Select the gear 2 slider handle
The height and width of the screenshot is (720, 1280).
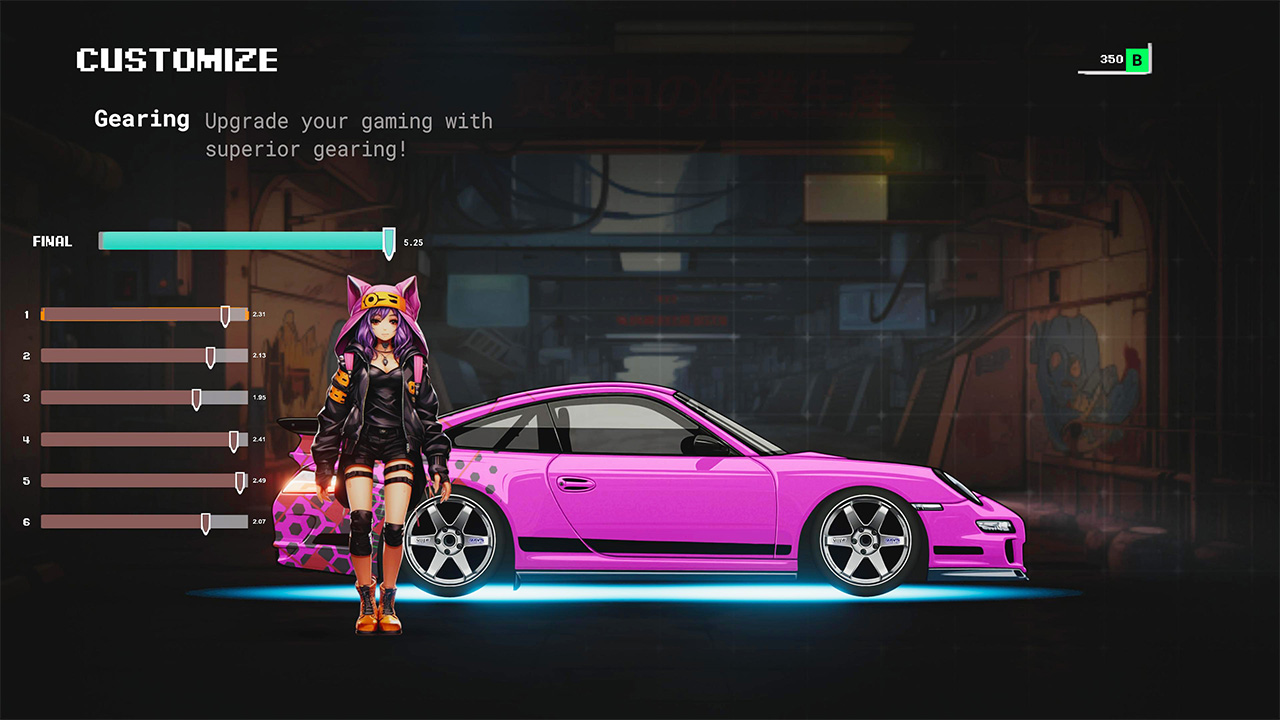click(x=212, y=356)
